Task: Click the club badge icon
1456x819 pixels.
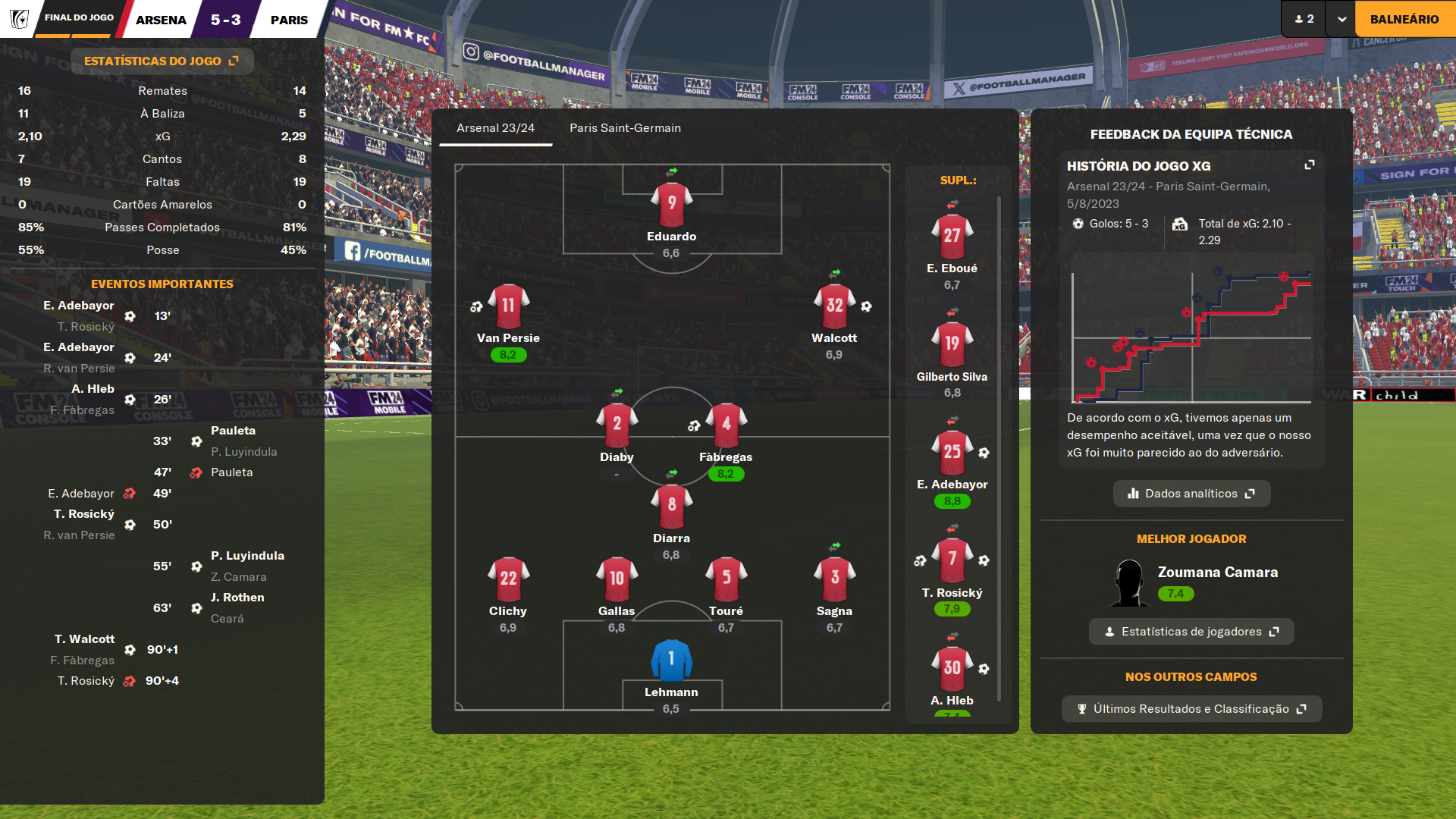Action: (x=19, y=19)
